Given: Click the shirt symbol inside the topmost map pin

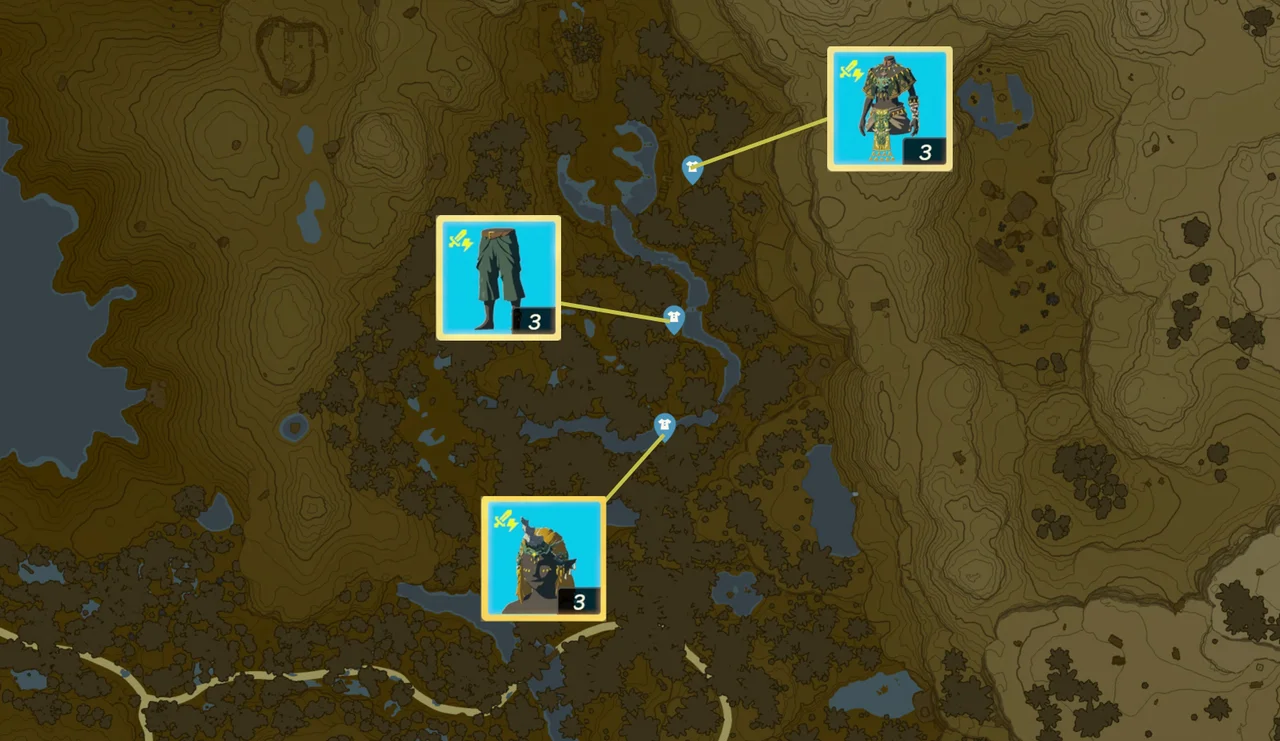Looking at the screenshot, I should pyautogui.click(x=692, y=168).
